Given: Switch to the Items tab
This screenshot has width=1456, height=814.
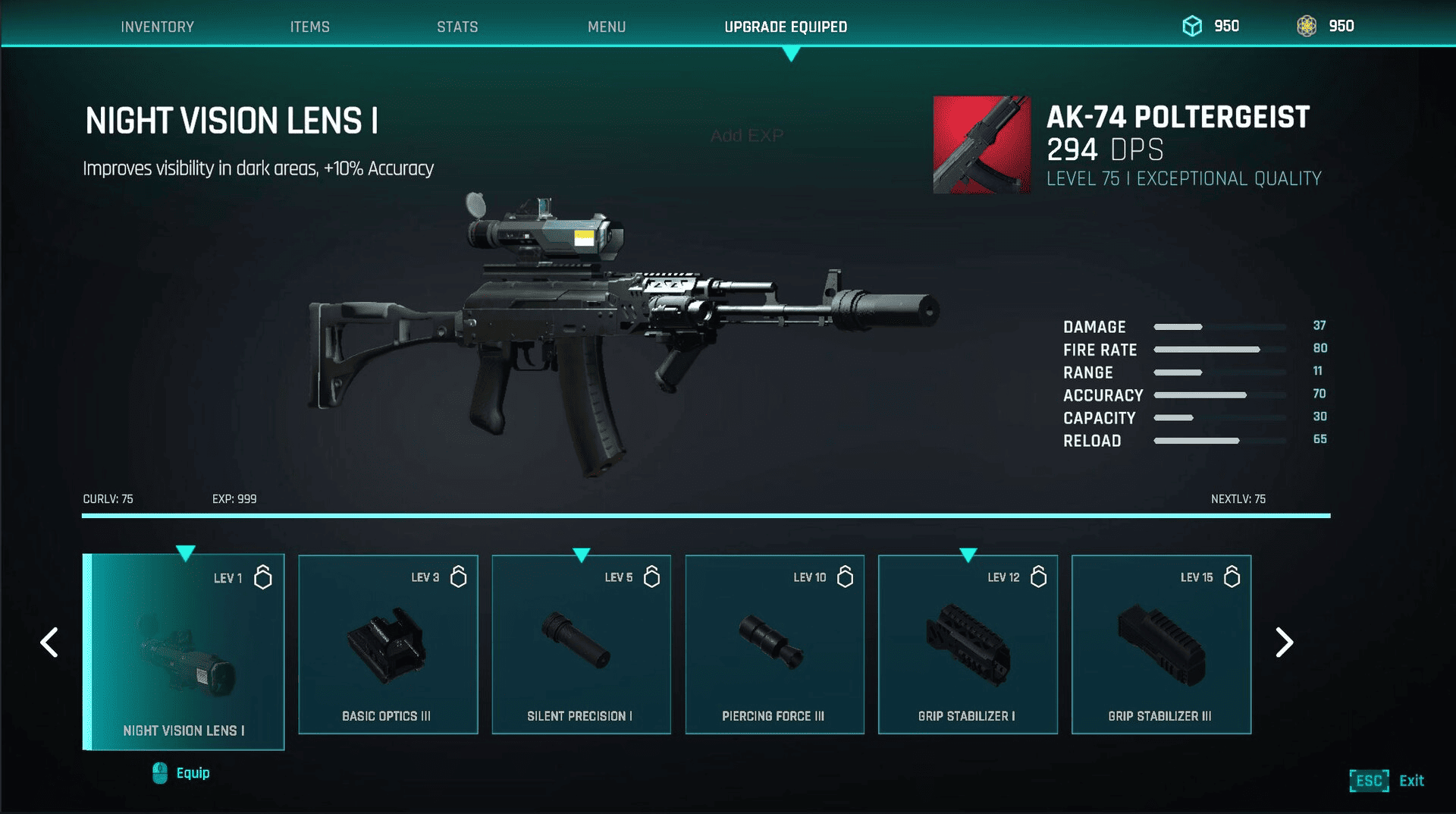Looking at the screenshot, I should coord(309,27).
